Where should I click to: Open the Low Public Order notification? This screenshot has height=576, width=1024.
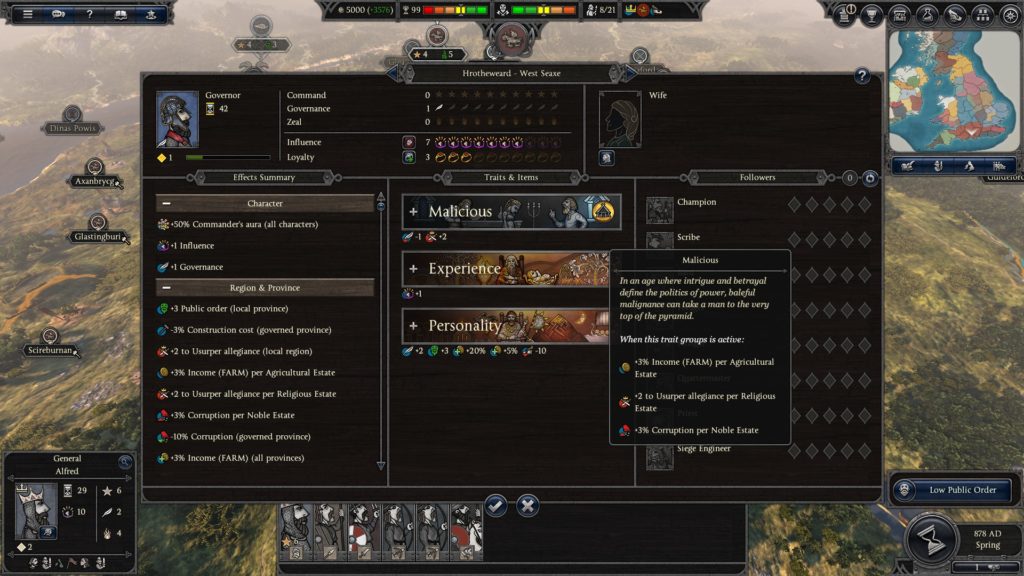(x=953, y=490)
